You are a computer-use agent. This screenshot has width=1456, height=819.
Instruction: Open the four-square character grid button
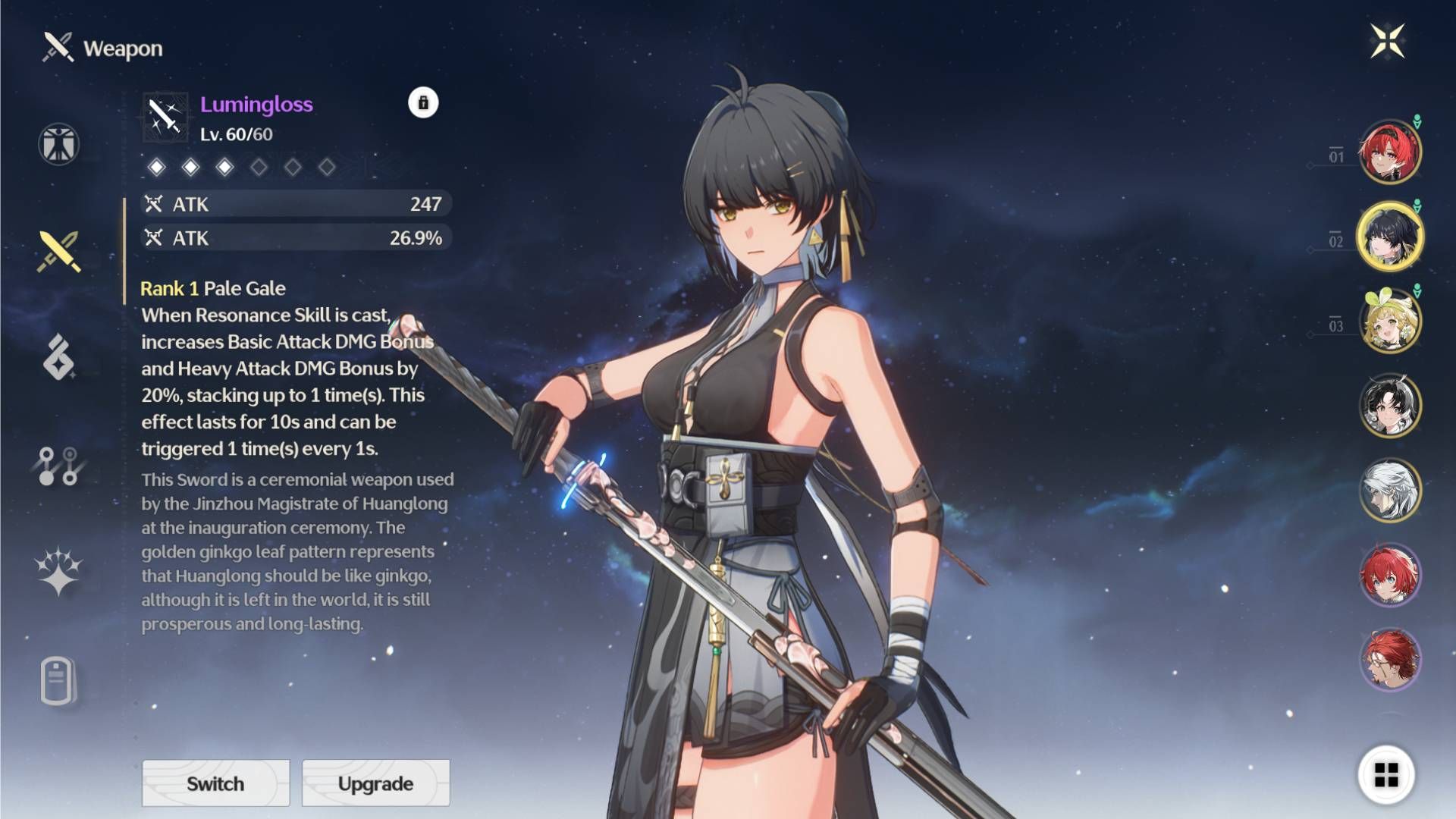(1386, 775)
